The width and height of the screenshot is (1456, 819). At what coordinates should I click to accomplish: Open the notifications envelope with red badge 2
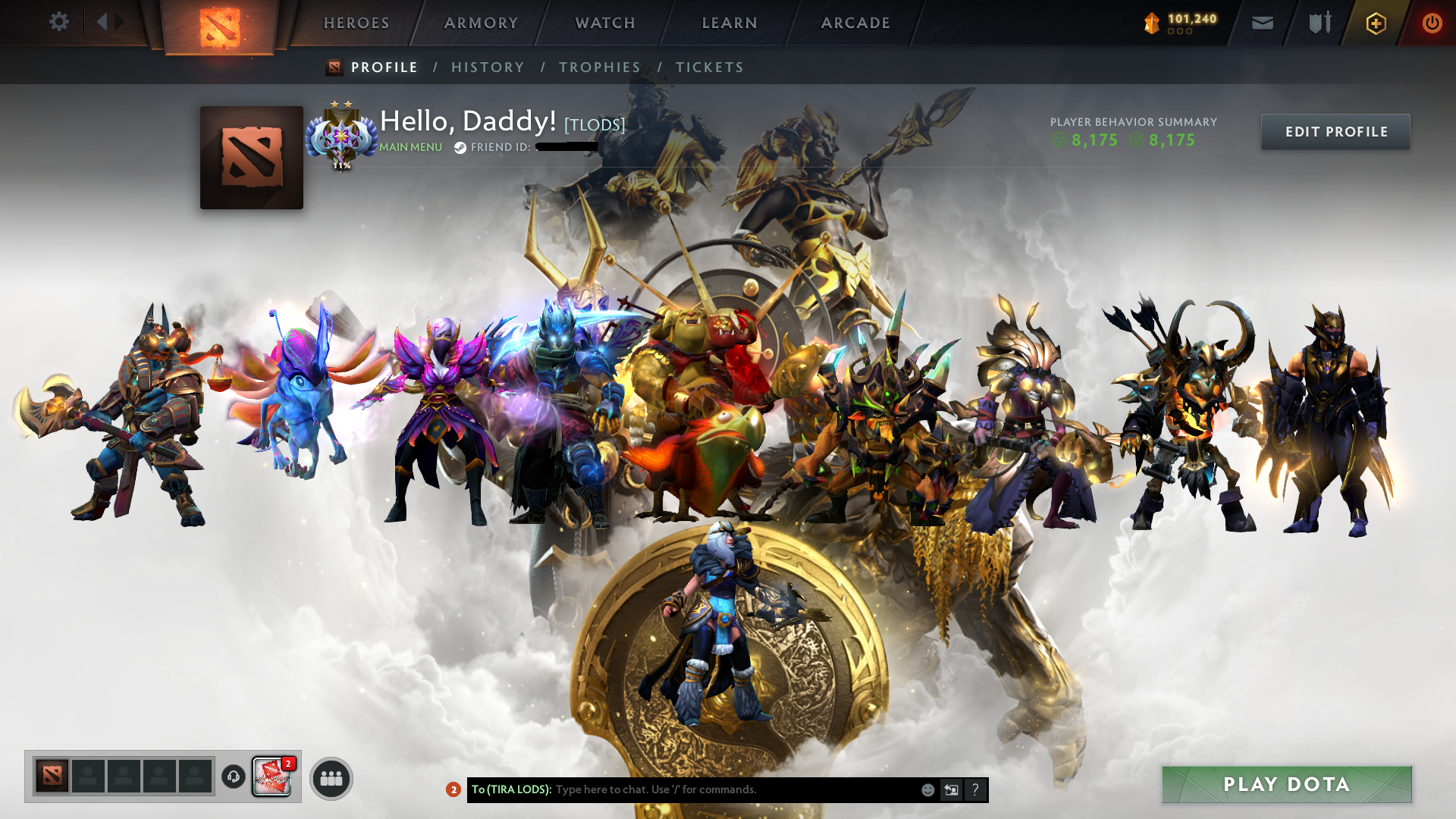(271, 777)
